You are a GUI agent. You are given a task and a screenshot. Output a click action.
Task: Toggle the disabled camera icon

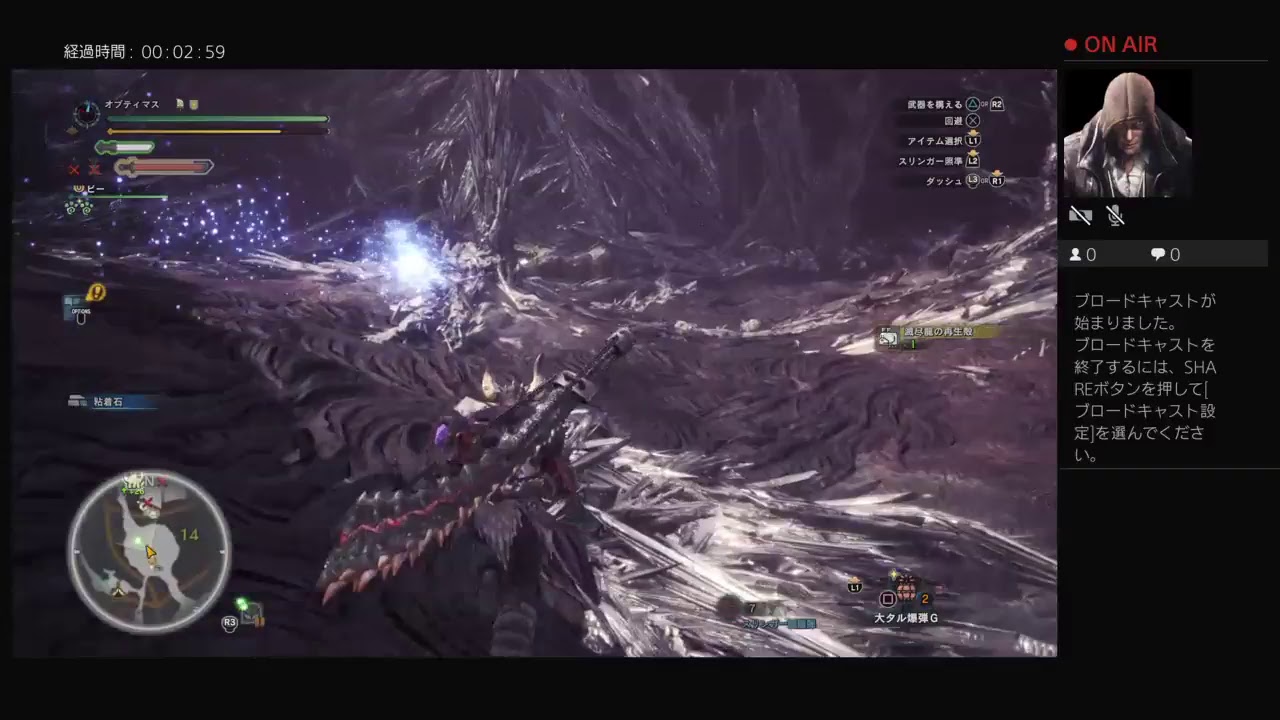click(1080, 215)
